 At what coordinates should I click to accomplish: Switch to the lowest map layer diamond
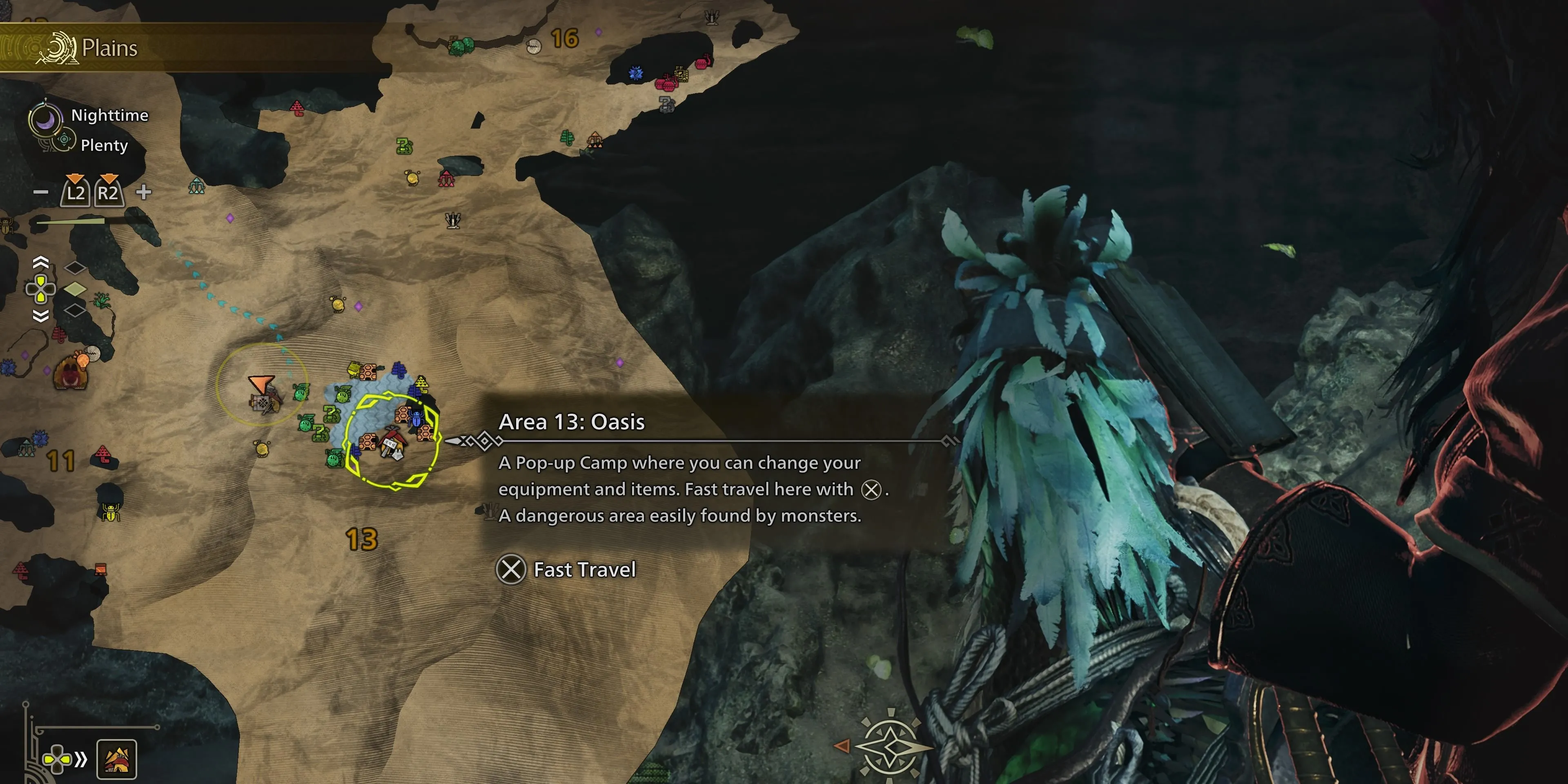pos(75,310)
